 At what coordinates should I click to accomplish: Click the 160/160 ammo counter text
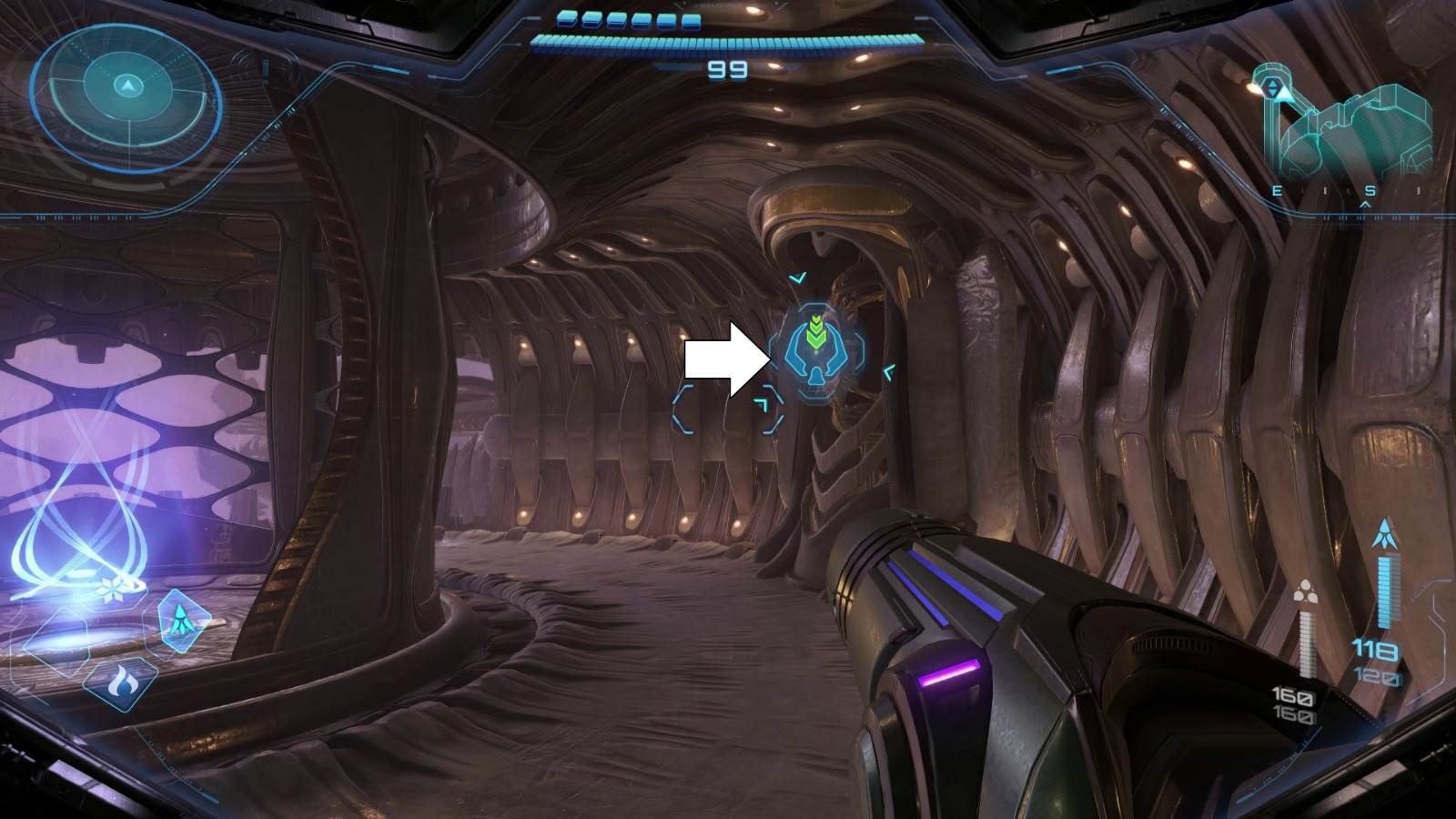1296,707
